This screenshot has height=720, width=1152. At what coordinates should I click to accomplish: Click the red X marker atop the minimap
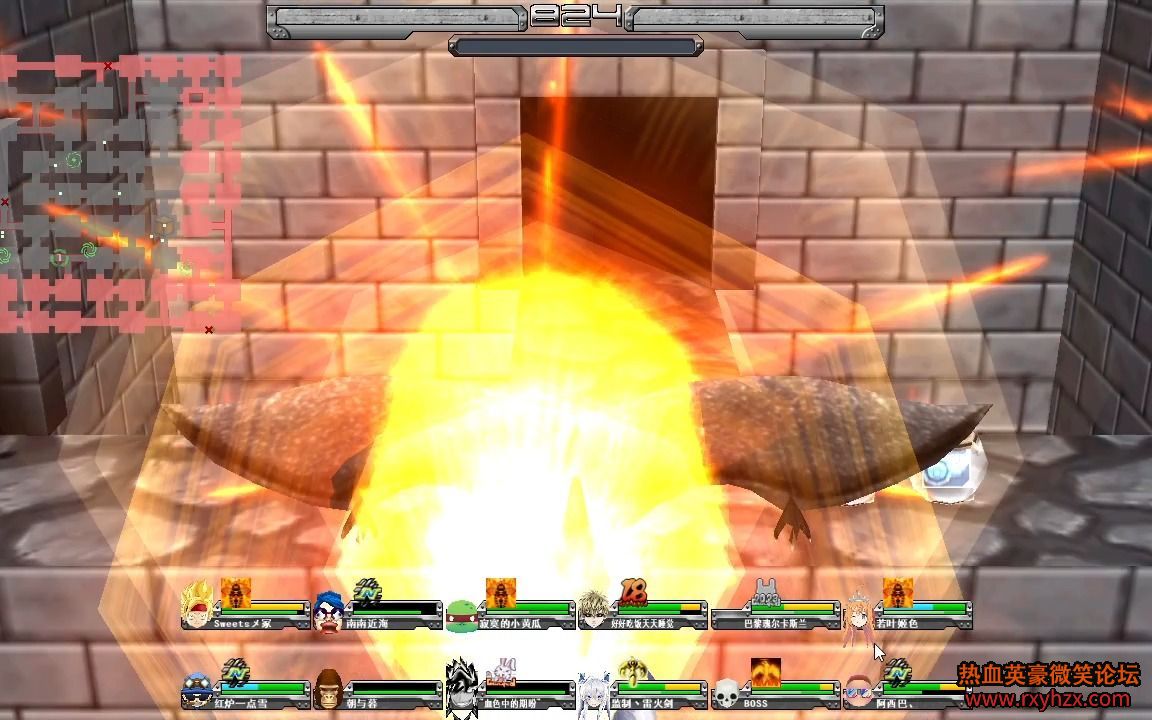coord(108,66)
